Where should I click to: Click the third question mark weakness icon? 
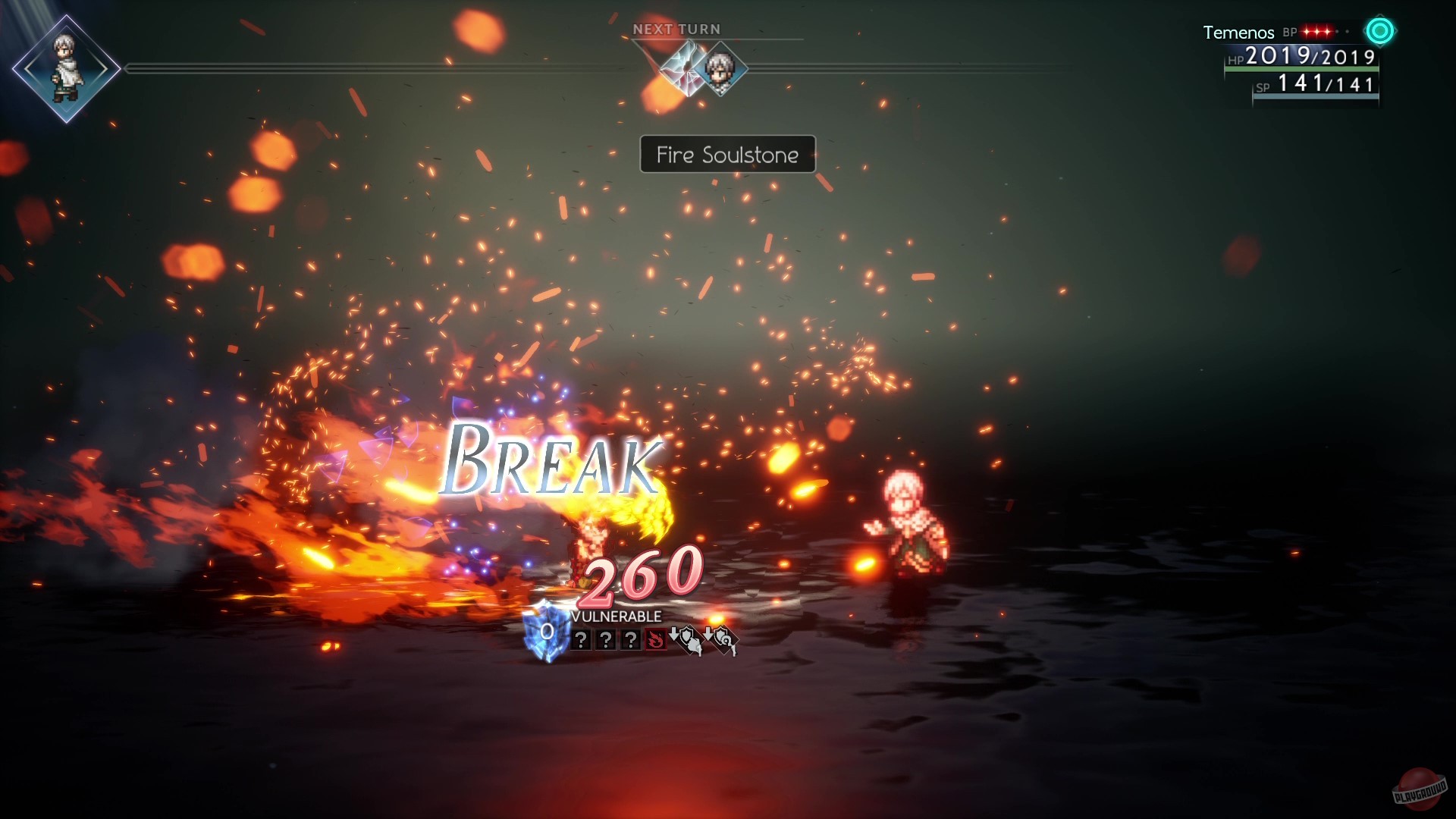coord(631,640)
